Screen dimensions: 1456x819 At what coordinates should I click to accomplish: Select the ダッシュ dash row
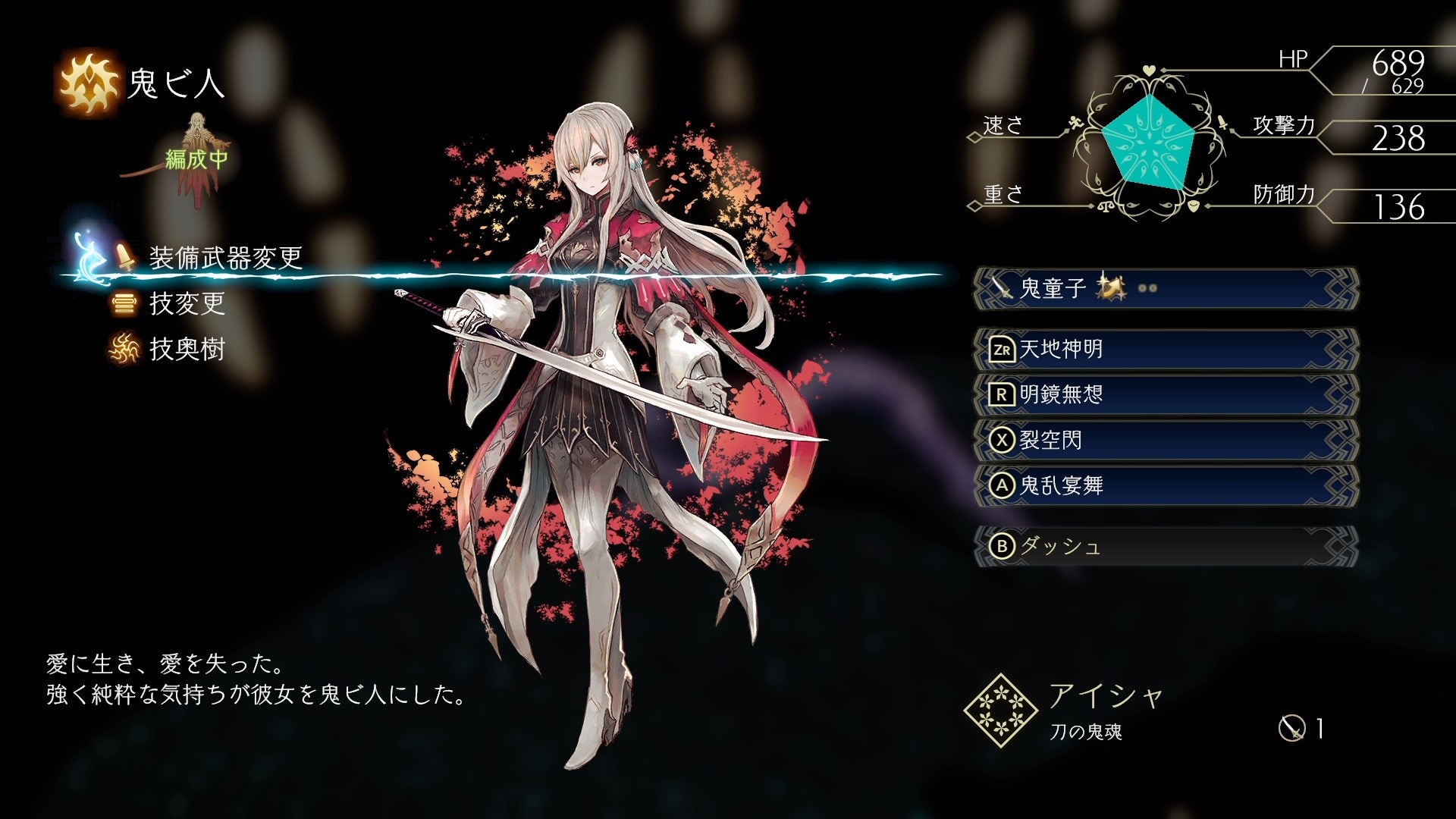tap(1165, 546)
